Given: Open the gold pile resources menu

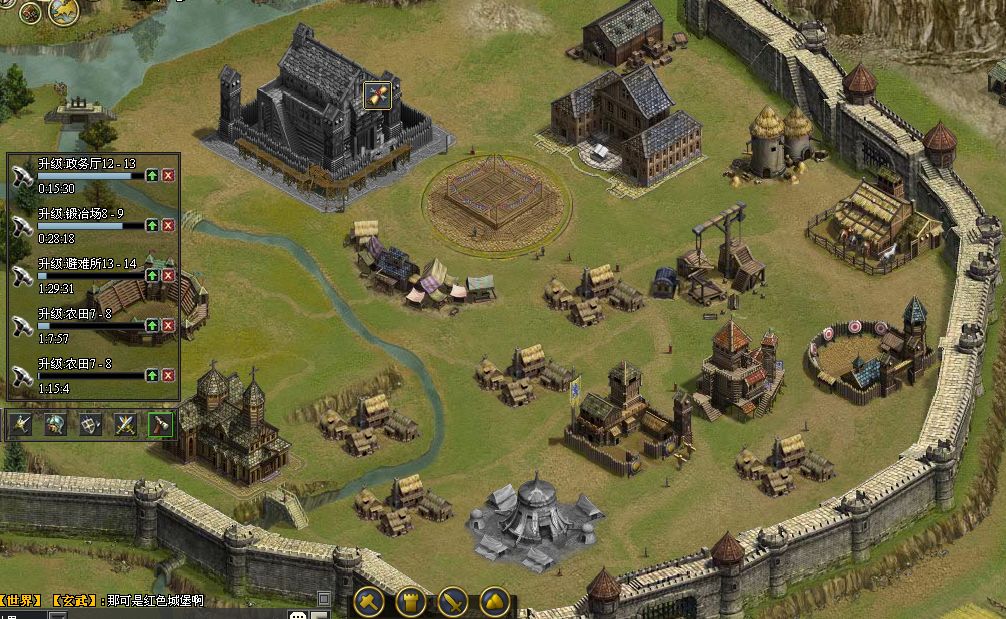Looking at the screenshot, I should (494, 602).
